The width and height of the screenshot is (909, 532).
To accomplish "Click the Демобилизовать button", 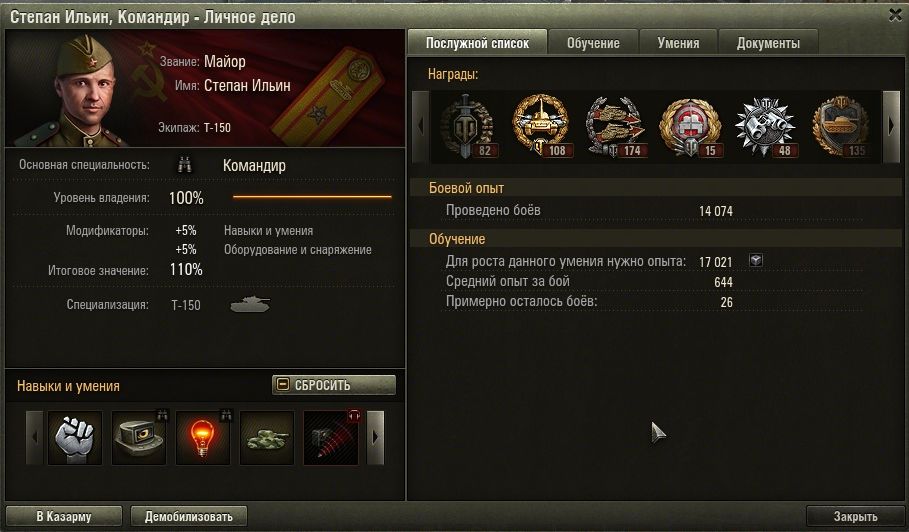I will 189,517.
